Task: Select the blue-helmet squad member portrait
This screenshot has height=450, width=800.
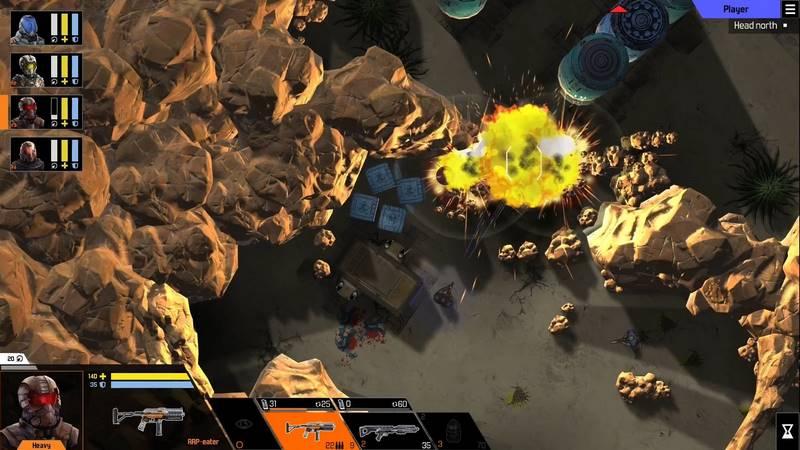Action: tap(24, 29)
